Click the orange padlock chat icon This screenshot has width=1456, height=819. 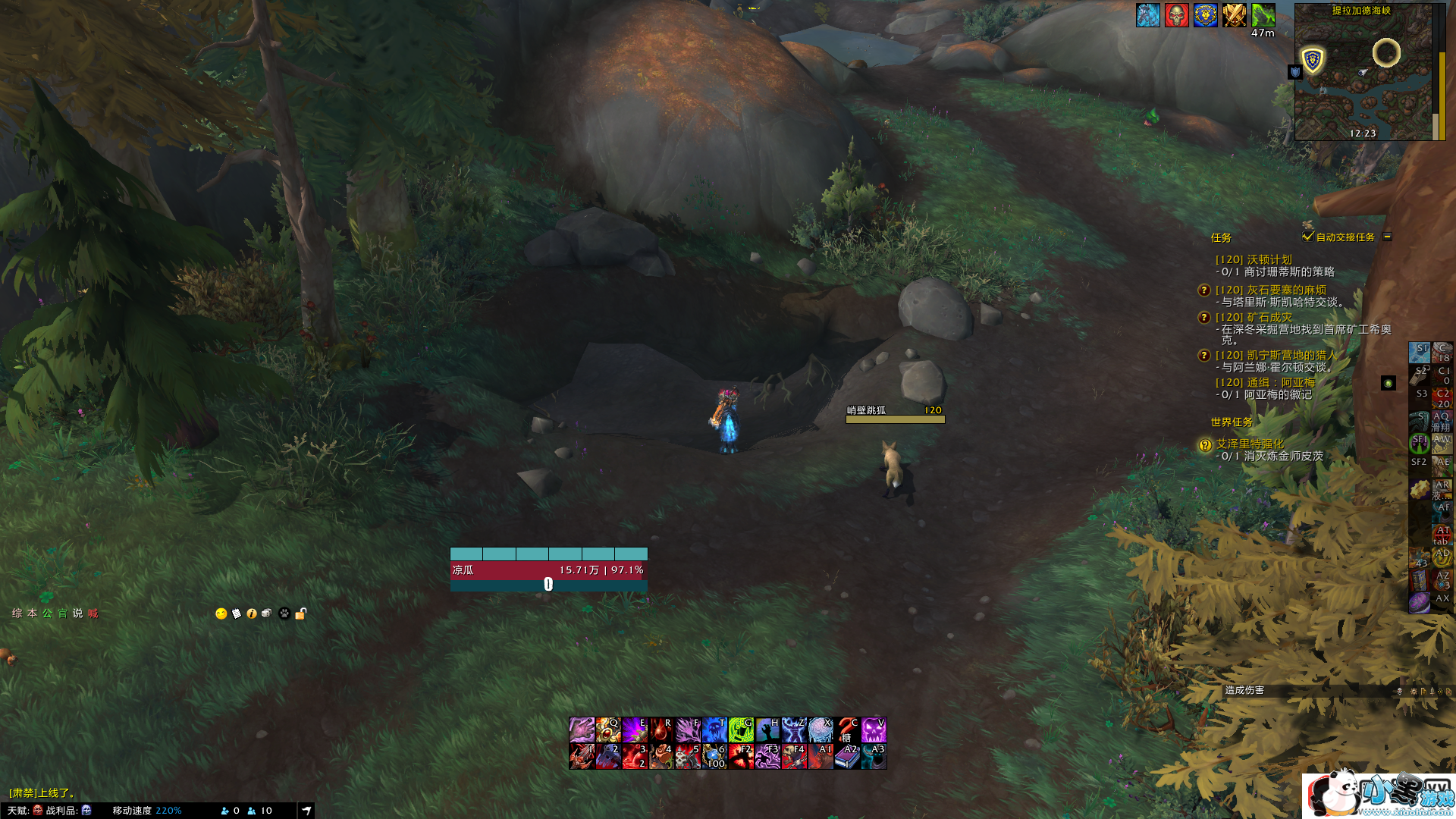[301, 613]
